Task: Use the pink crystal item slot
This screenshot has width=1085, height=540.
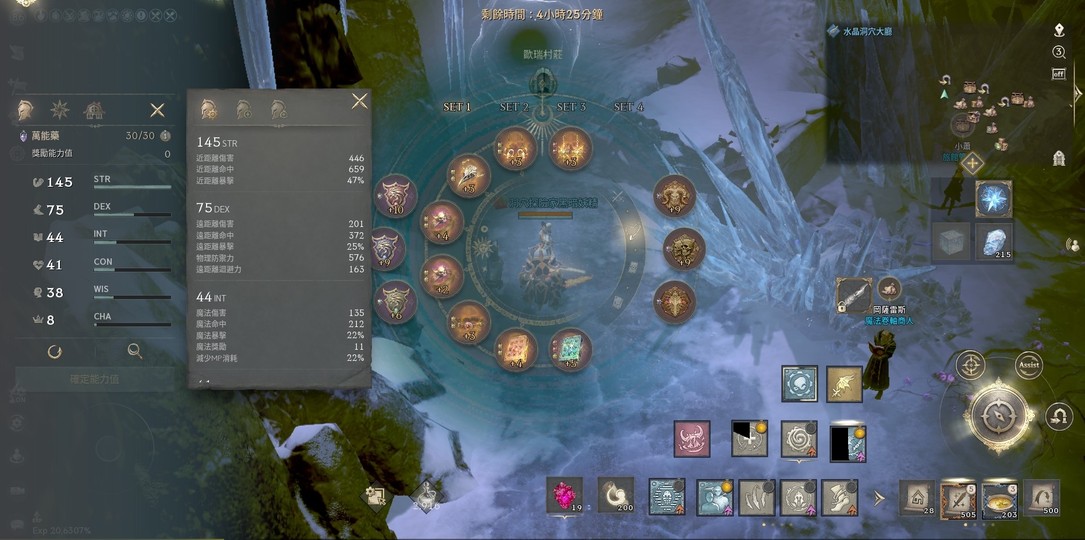Action: coord(564,494)
